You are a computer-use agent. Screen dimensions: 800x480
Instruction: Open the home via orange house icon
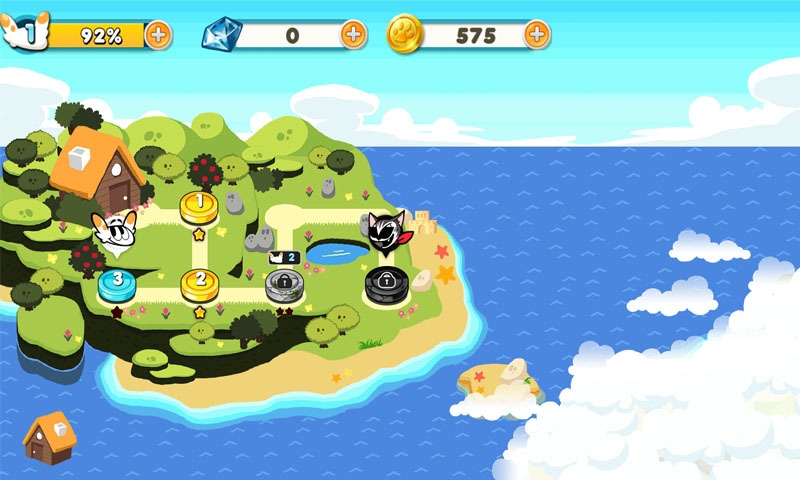coord(49,437)
